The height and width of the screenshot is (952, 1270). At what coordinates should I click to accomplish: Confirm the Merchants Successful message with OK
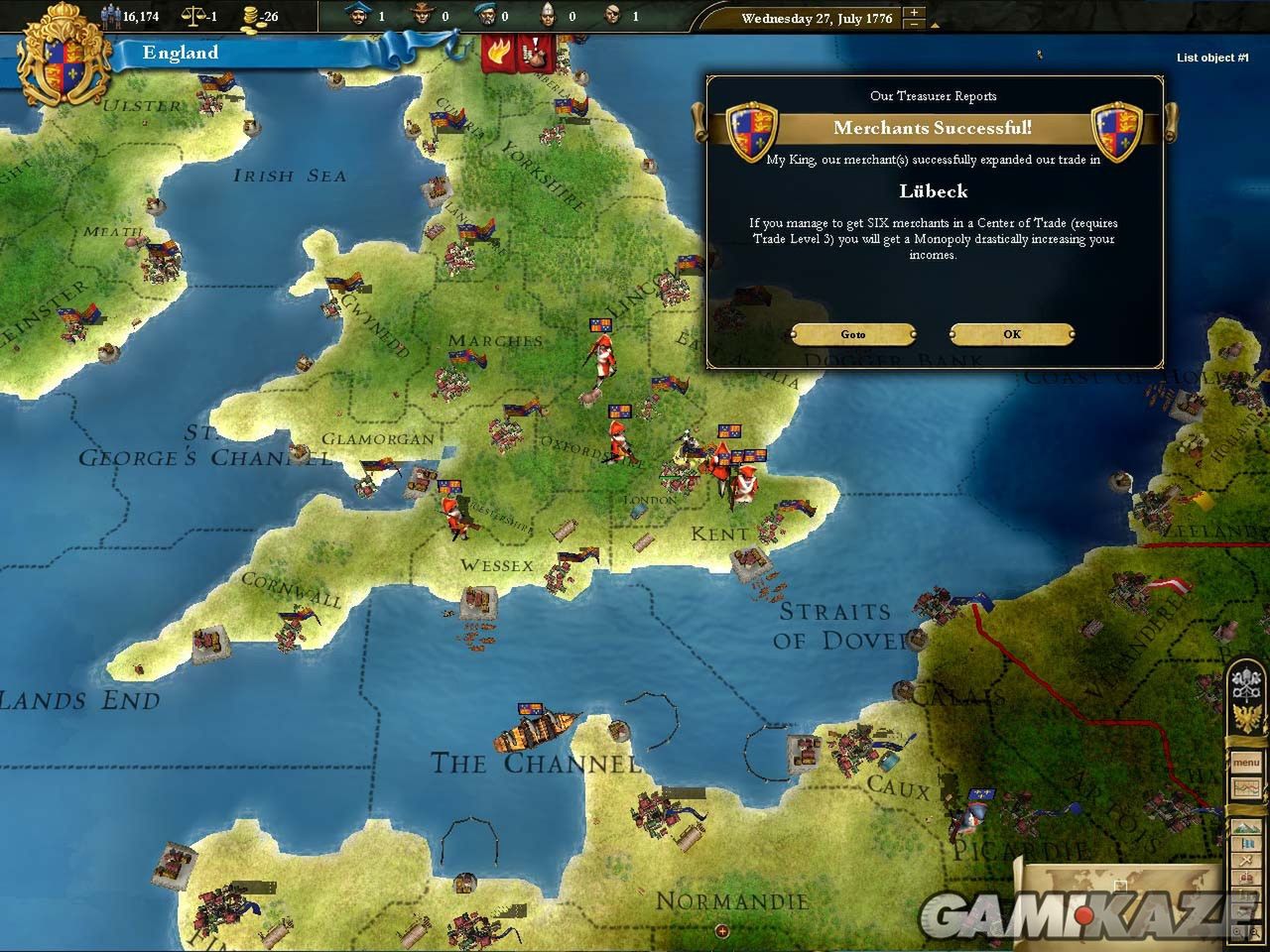[x=1011, y=334]
